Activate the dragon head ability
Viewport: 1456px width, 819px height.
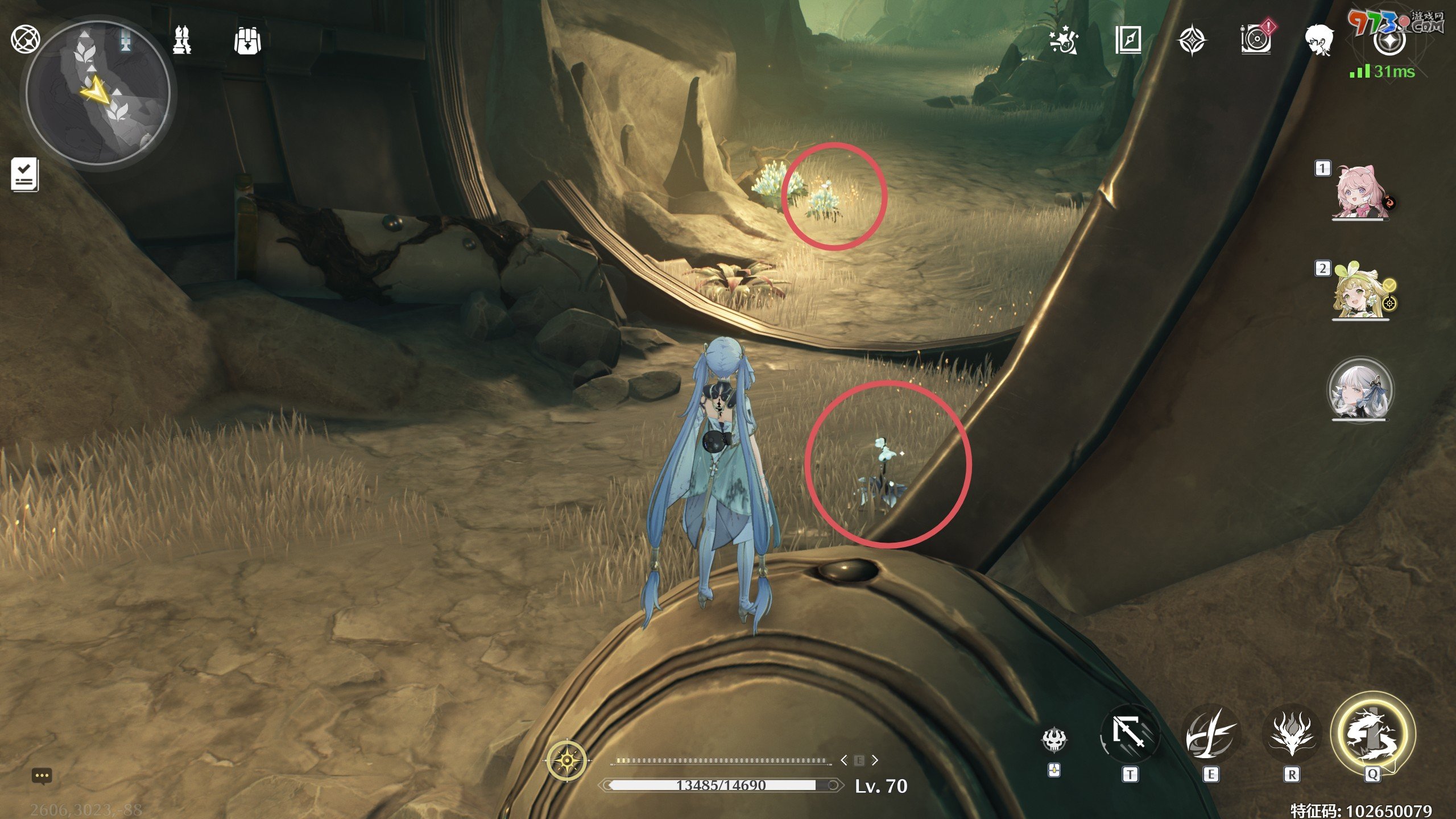[1291, 734]
